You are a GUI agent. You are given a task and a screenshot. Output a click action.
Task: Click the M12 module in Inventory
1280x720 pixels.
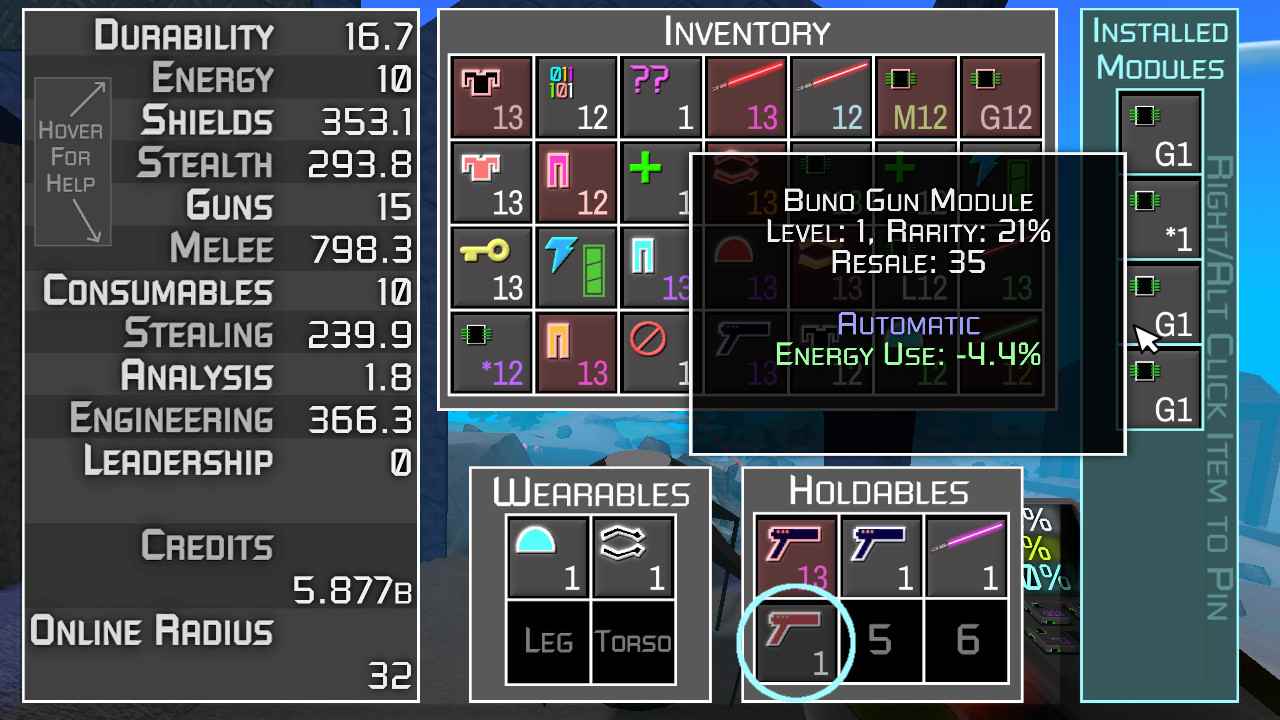916,96
